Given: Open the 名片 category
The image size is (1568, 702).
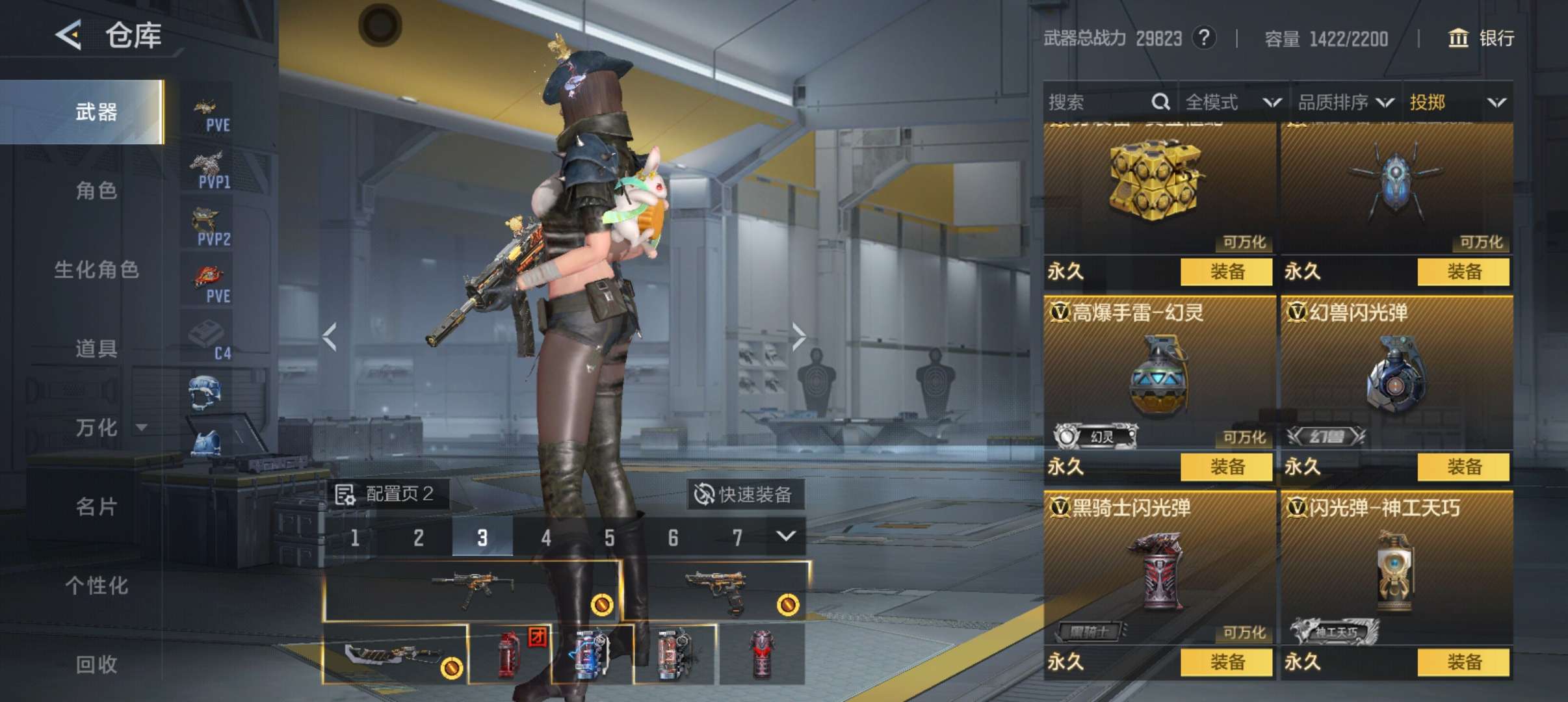Looking at the screenshot, I should pyautogui.click(x=96, y=506).
